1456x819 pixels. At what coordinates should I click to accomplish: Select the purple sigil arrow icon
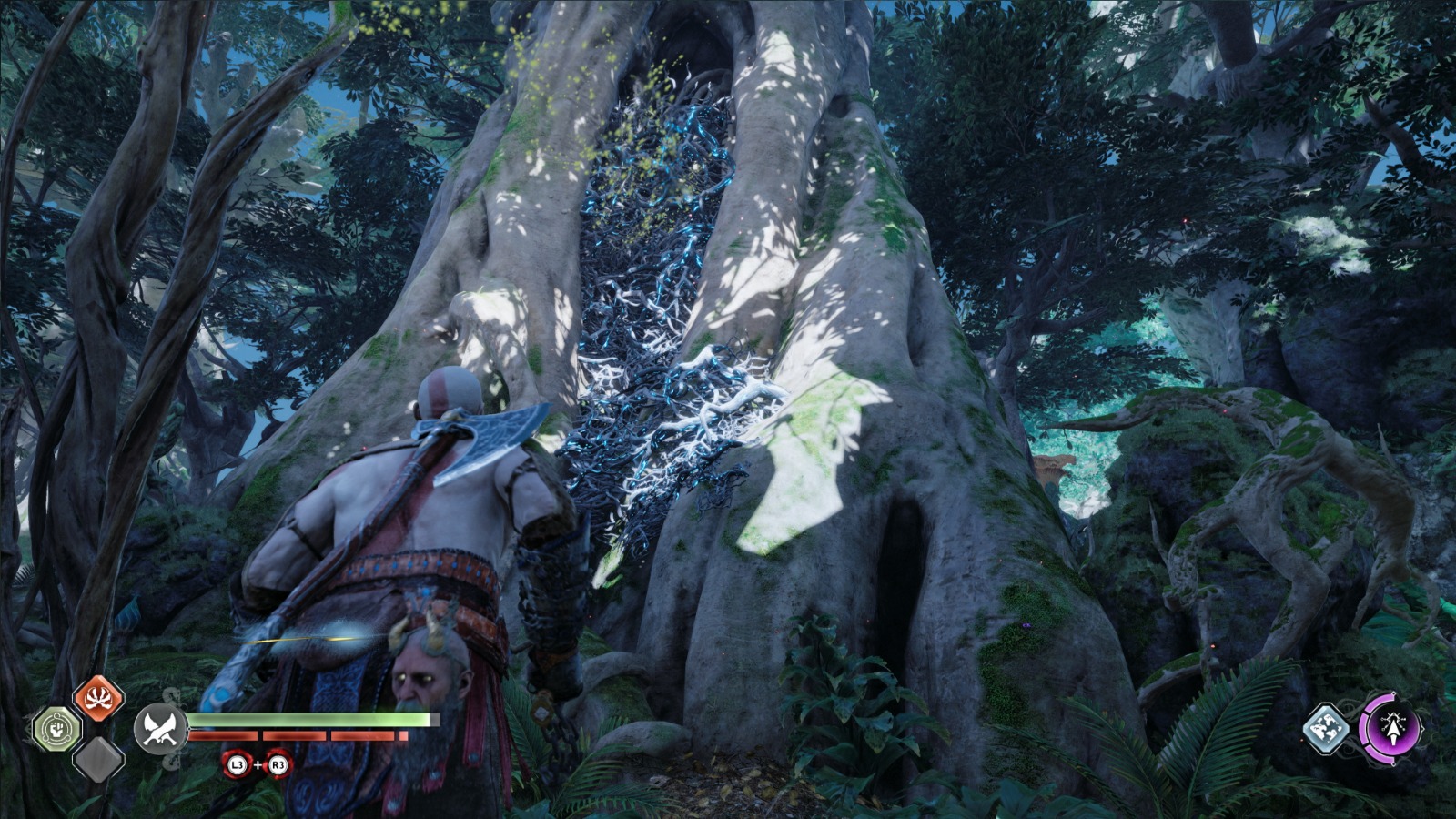(1389, 728)
